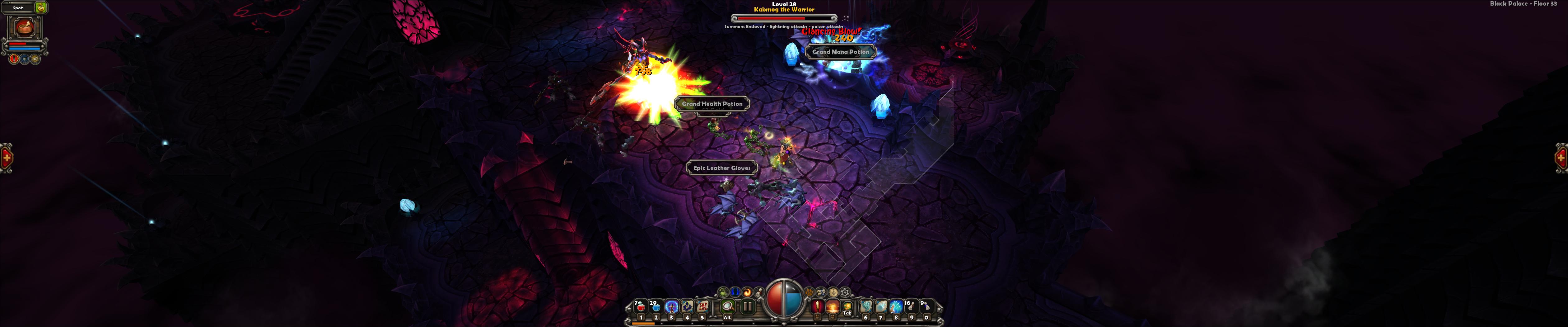Cast the red swirl spell scroll in slot 5

pyautogui.click(x=702, y=307)
